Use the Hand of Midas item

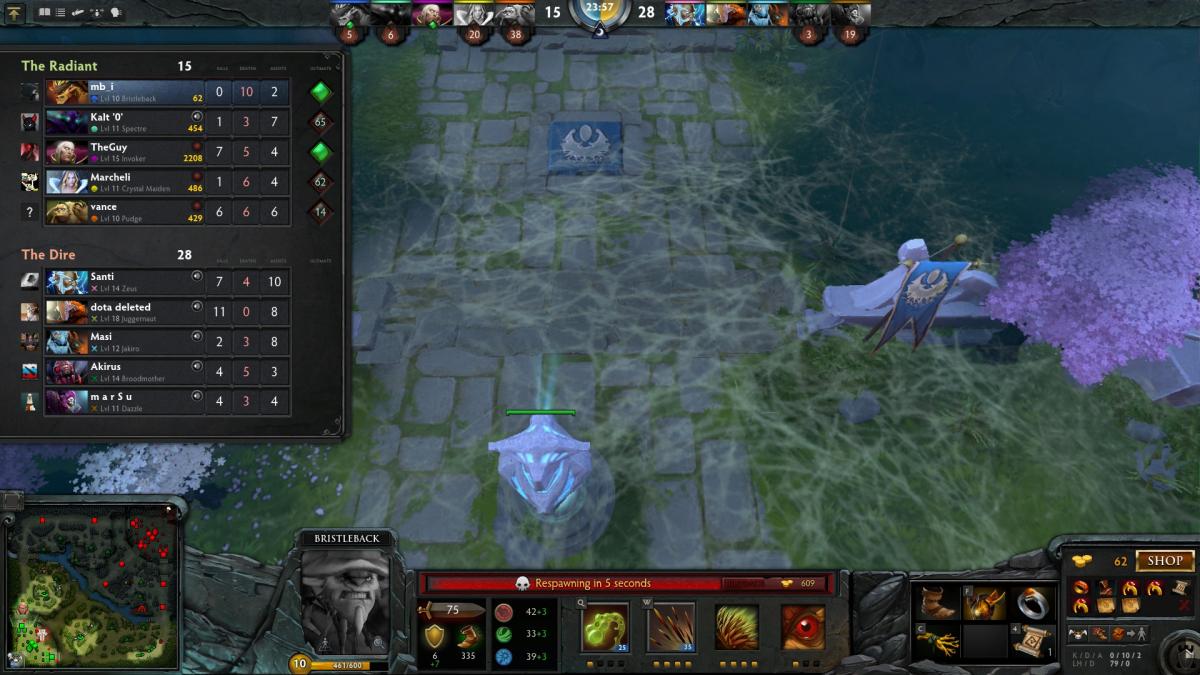point(984,603)
